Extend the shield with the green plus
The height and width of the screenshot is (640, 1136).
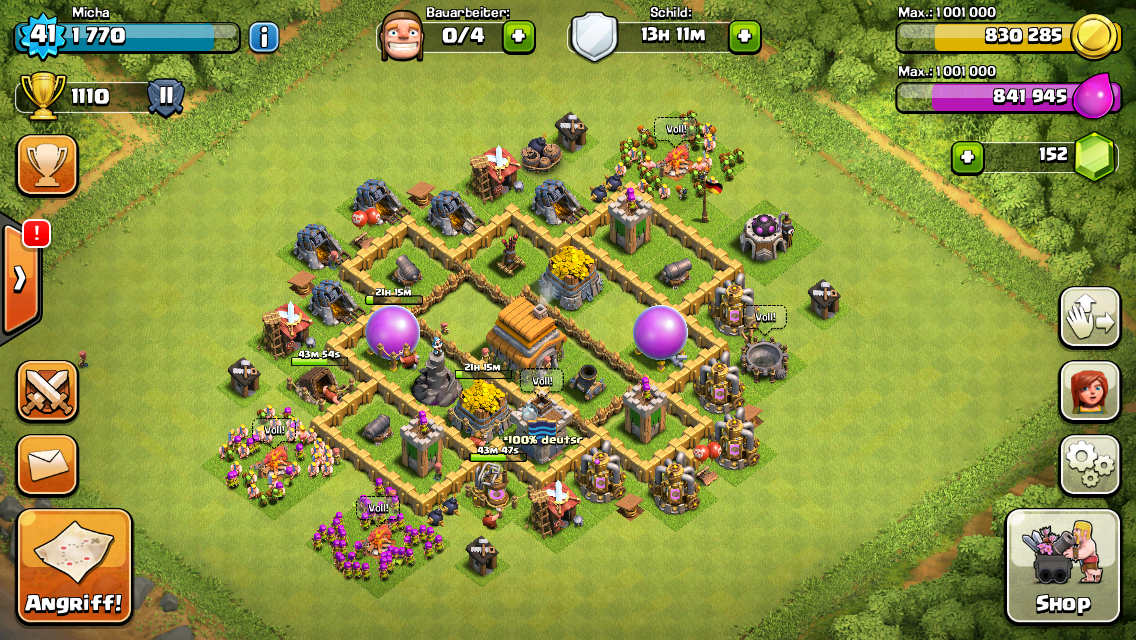pyautogui.click(x=744, y=37)
